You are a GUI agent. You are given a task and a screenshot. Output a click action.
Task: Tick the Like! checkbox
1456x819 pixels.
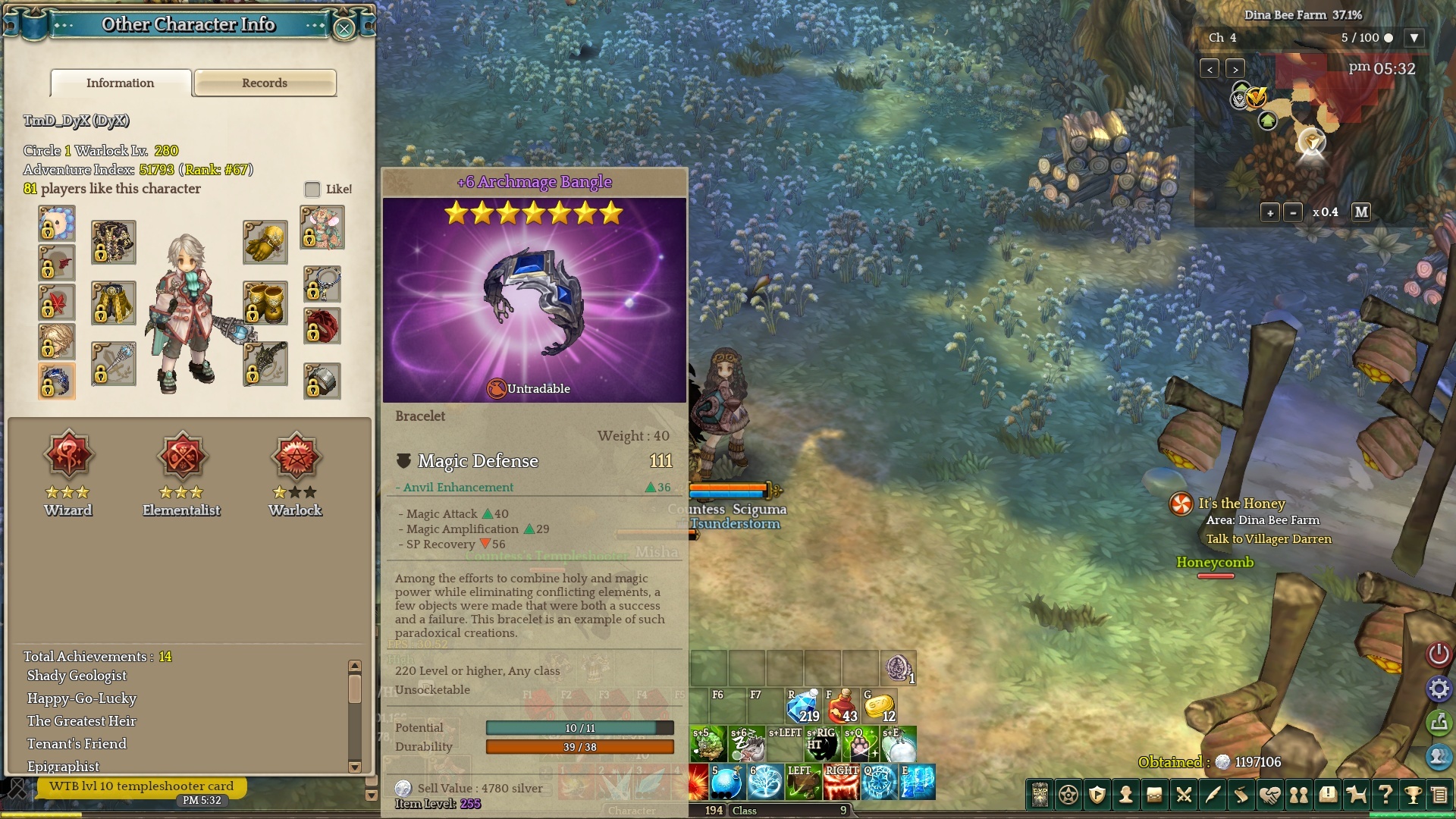312,189
